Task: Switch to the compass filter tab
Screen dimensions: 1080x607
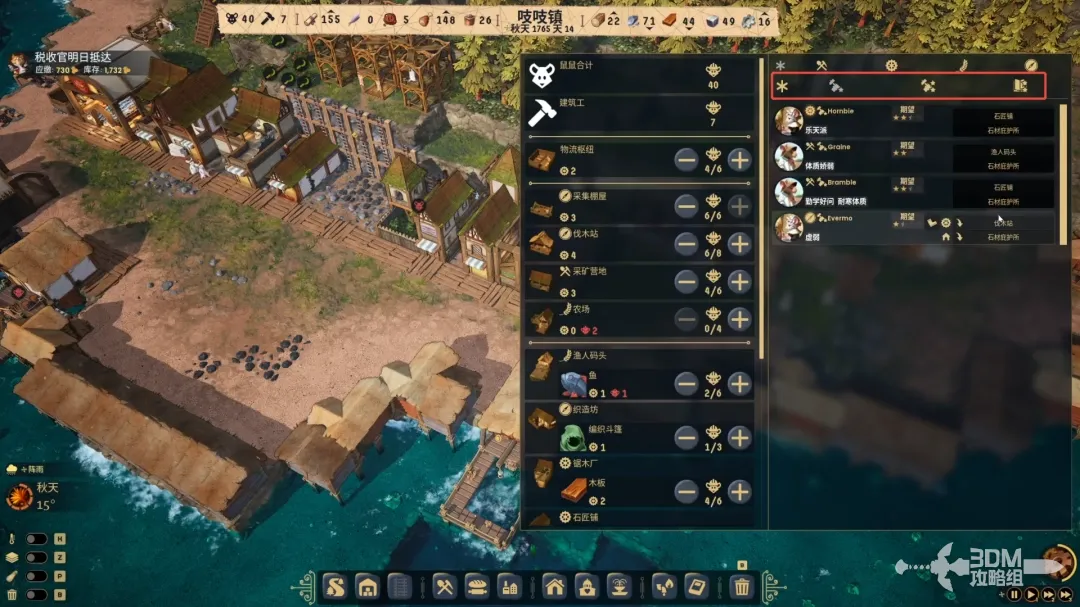Action: click(x=1031, y=66)
